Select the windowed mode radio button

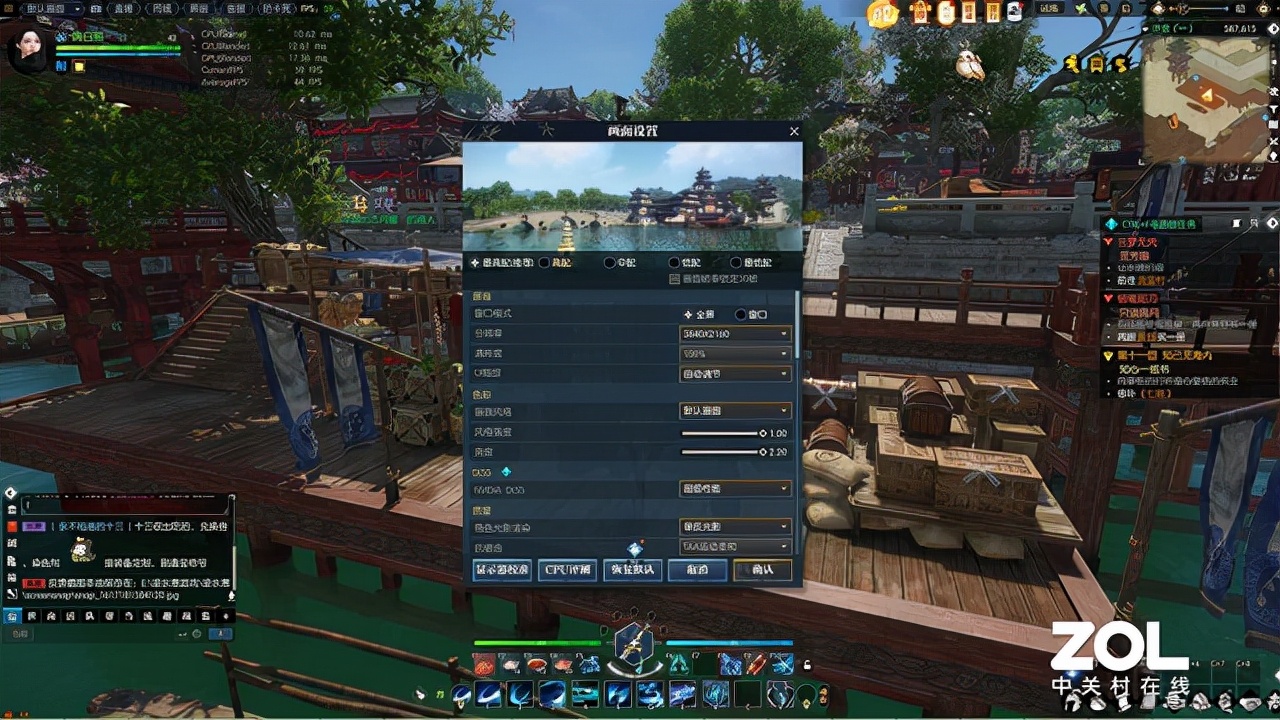[740, 314]
